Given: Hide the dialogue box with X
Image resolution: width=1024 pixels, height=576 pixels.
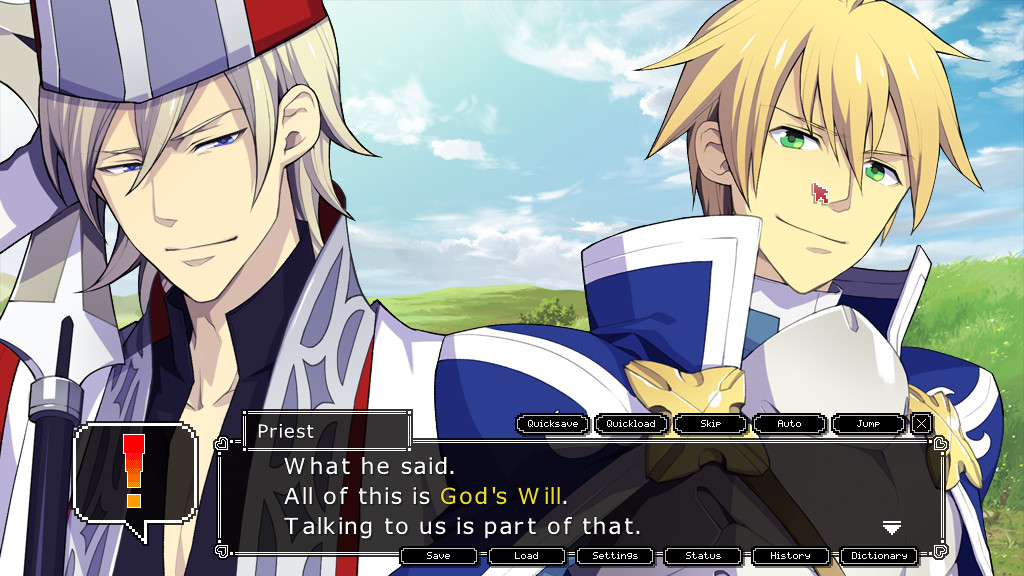Looking at the screenshot, I should [921, 424].
